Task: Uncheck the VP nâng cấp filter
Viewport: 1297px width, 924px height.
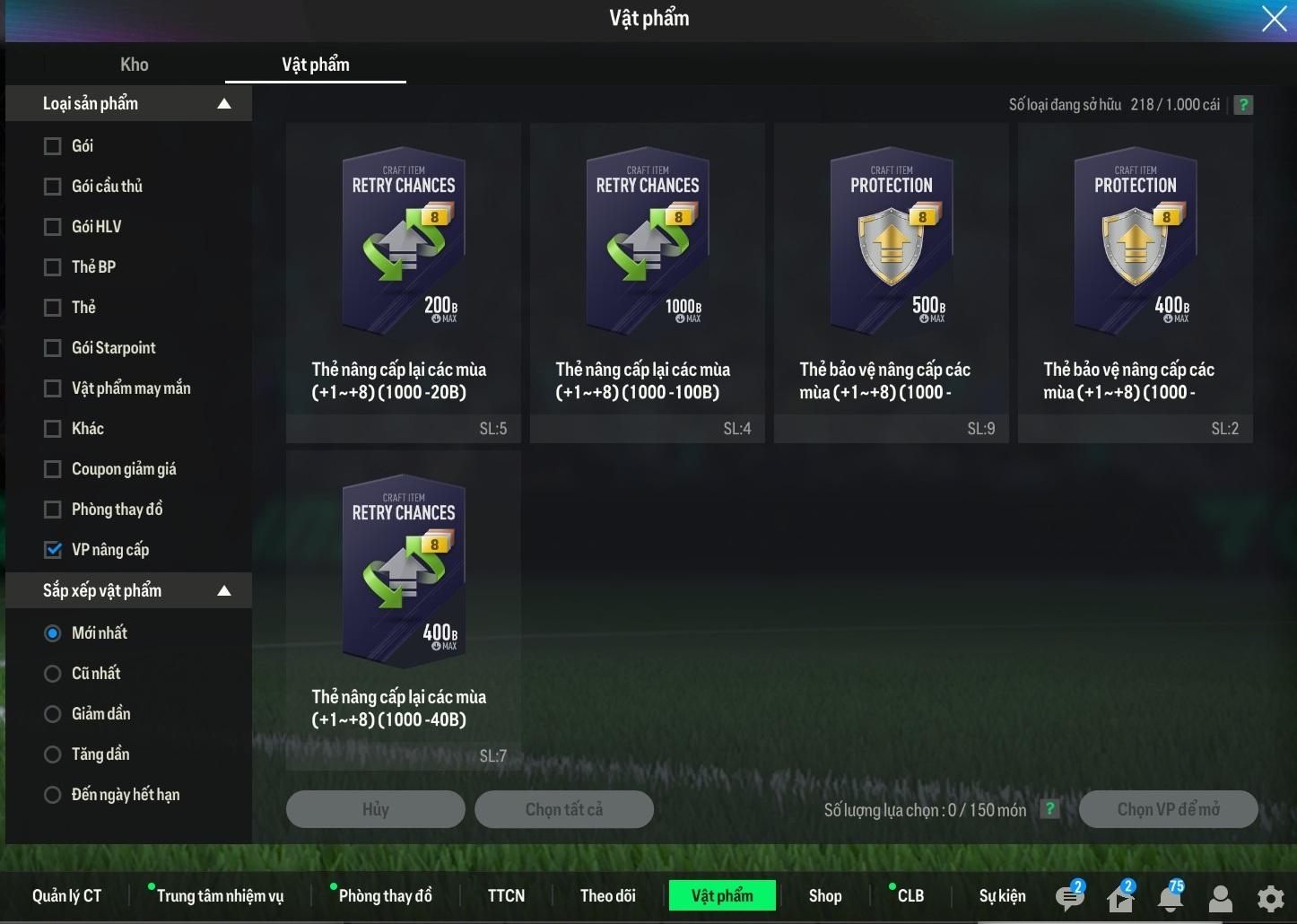Action: coord(53,550)
